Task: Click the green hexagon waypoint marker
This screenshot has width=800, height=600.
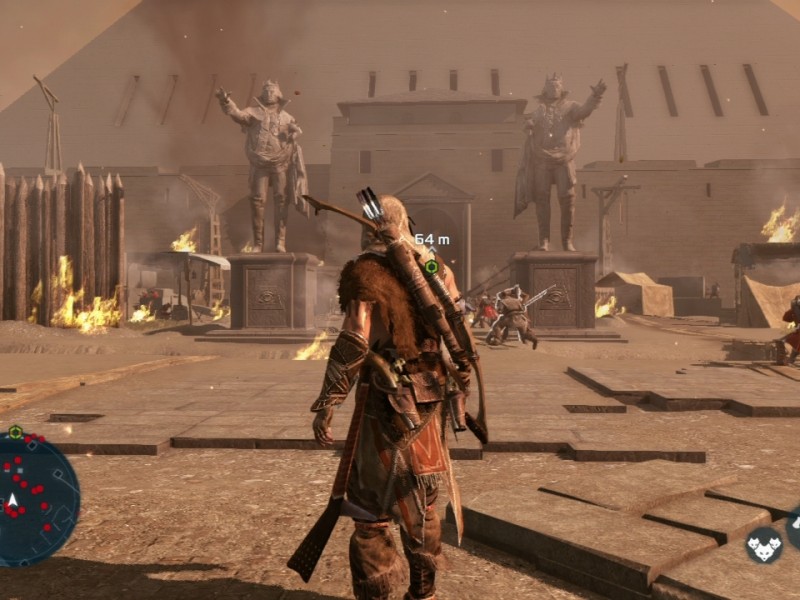Action: 431,267
